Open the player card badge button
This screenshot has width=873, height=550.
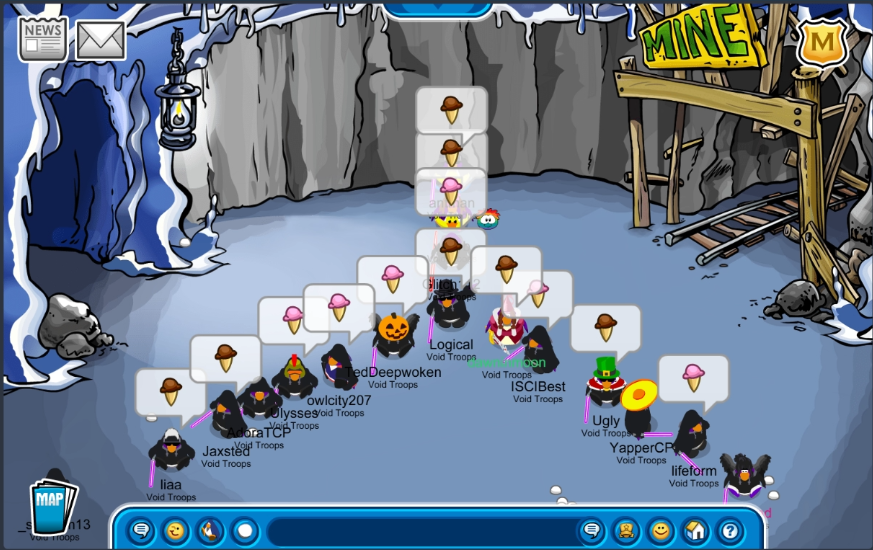[626, 530]
